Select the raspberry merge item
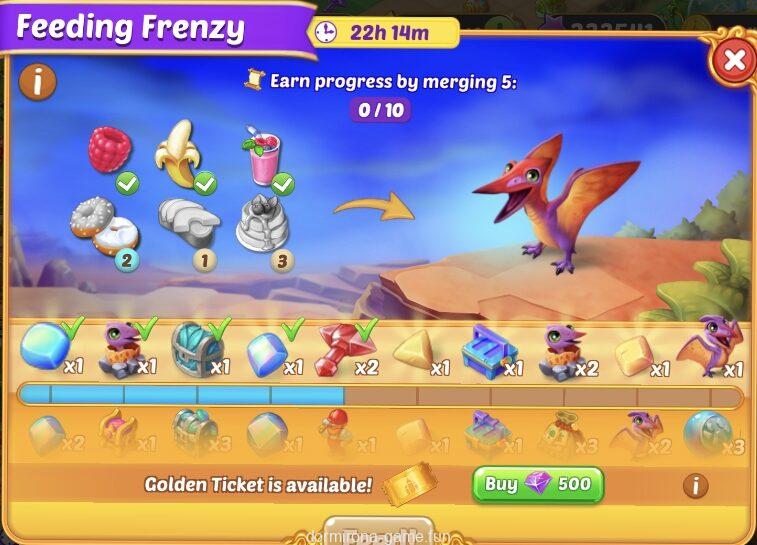757x545 pixels. click(110, 150)
